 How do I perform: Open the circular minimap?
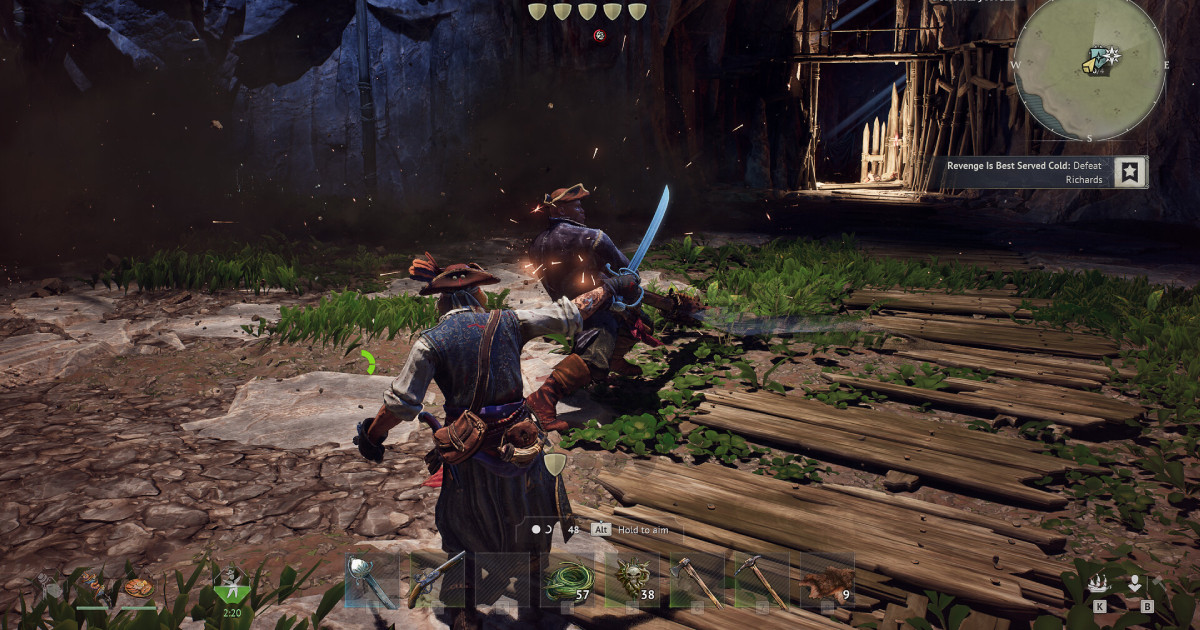click(x=1089, y=68)
